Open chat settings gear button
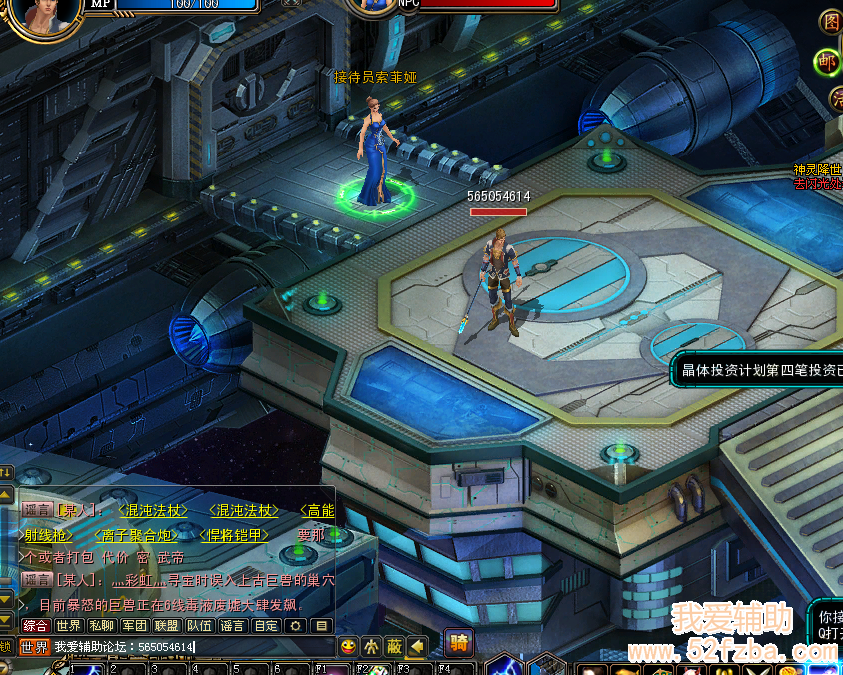Screen dimensions: 843x675 click(295, 626)
